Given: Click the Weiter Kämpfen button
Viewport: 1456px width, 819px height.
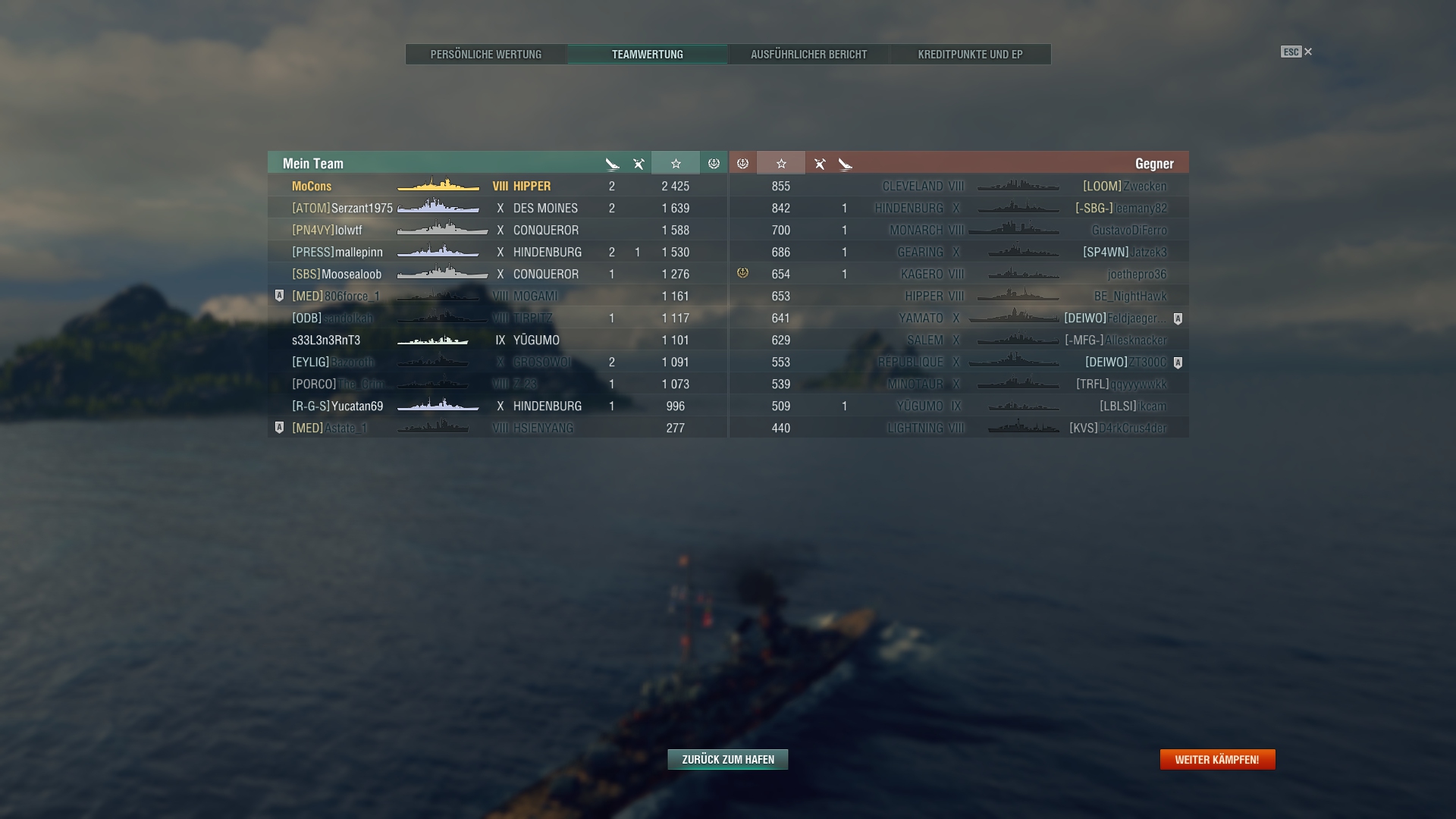Looking at the screenshot, I should coord(1217,758).
